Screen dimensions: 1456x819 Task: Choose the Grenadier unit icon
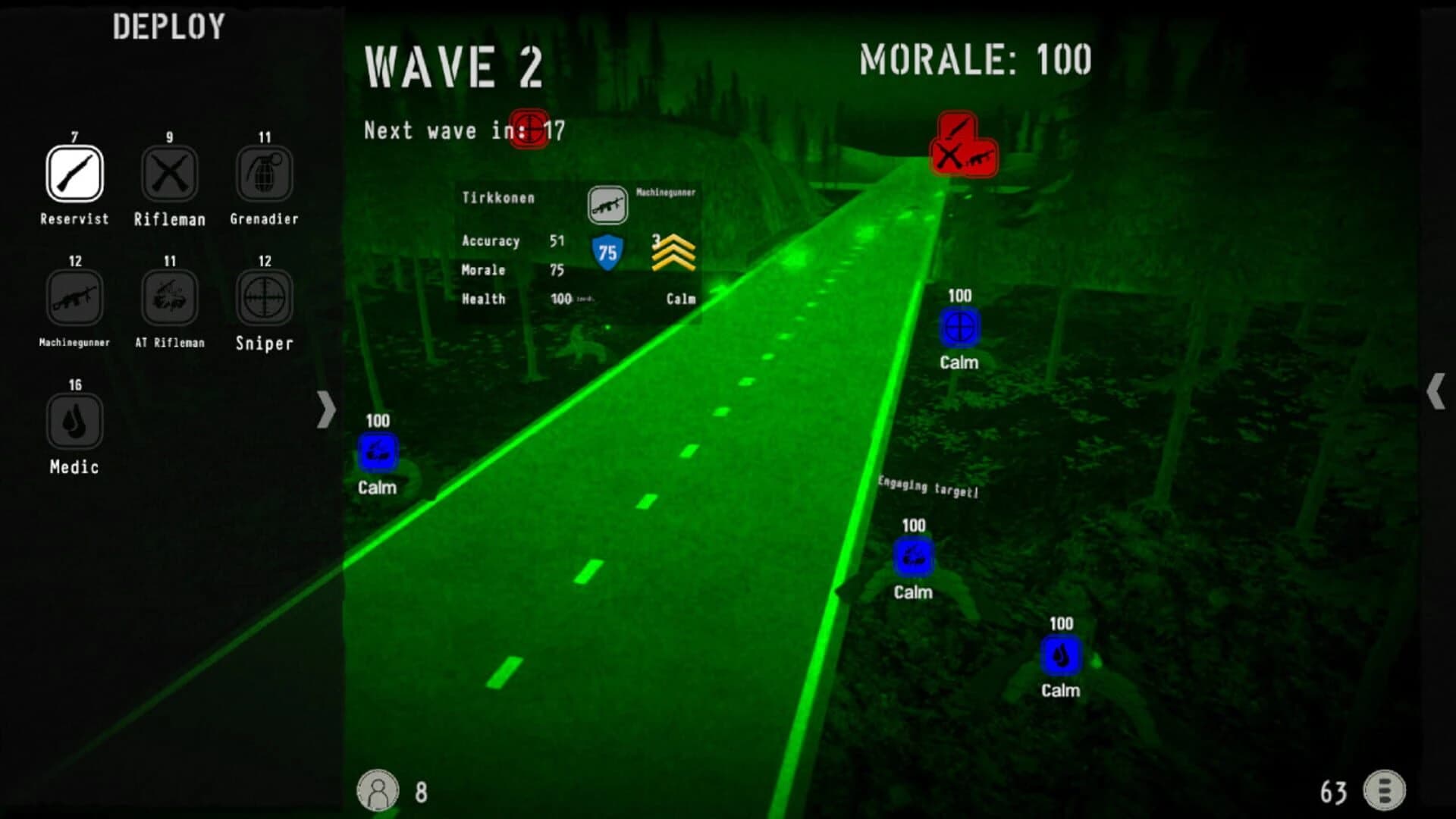click(x=263, y=173)
